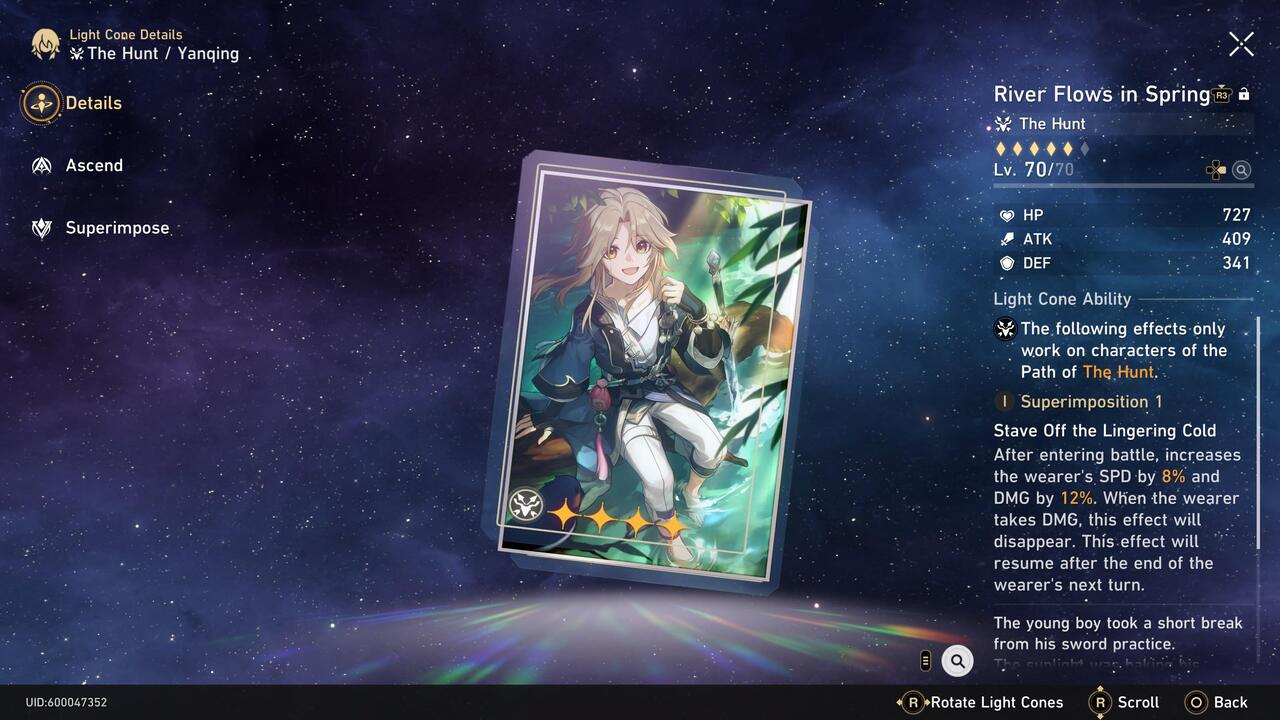Click the battery-style icon near the bottom magnifier
The width and height of the screenshot is (1280, 720).
click(x=925, y=661)
